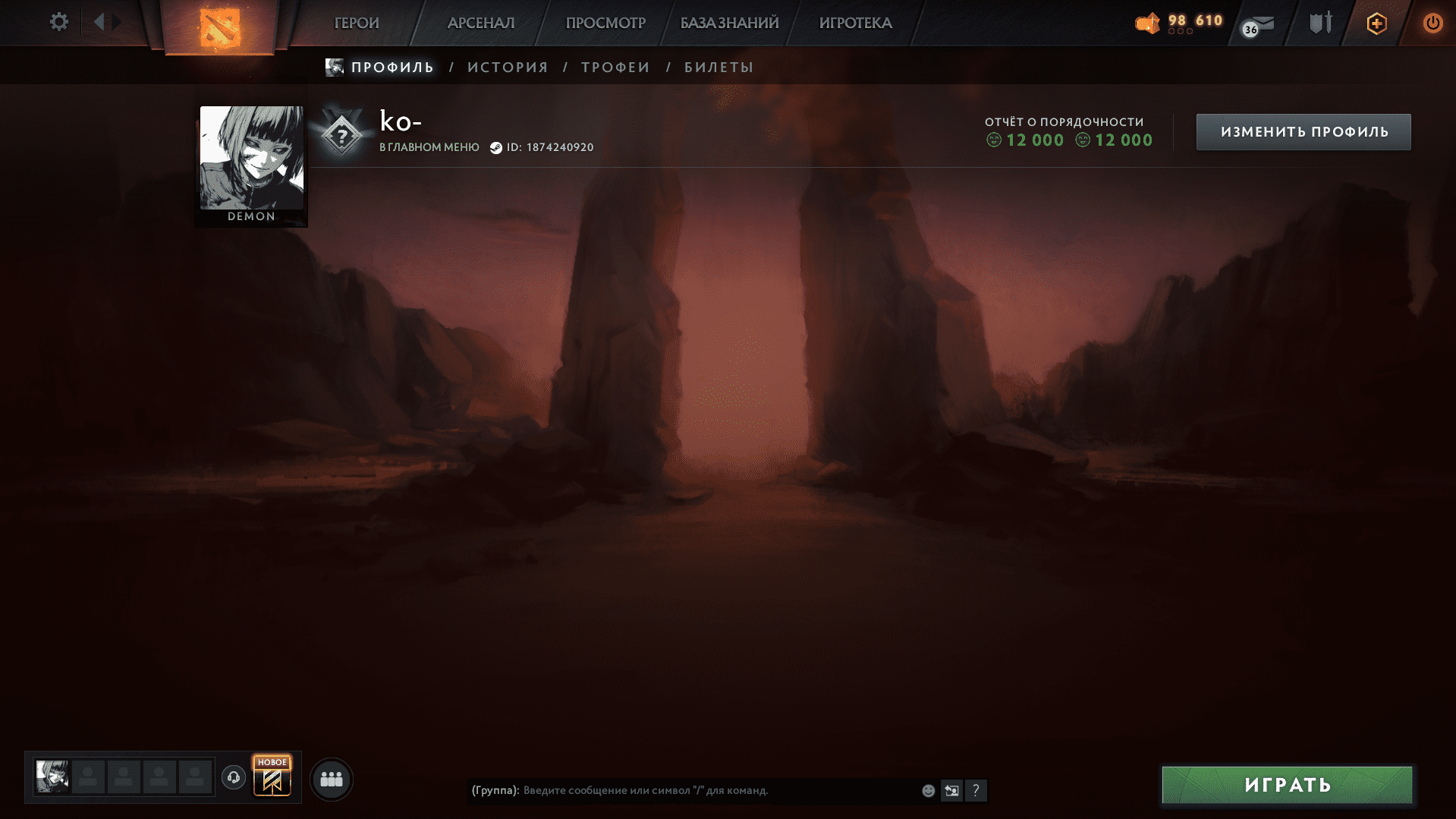
Task: Open the friends party list icon
Action: (331, 777)
